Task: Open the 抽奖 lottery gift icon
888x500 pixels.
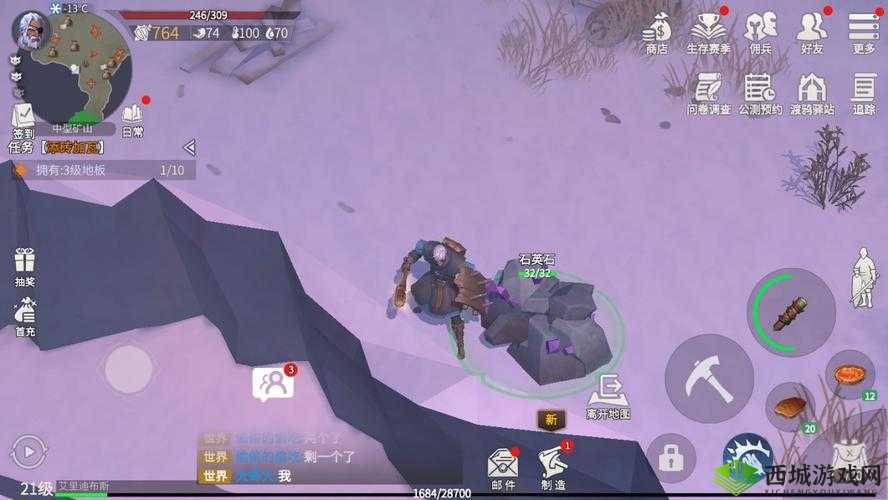Action: pyautogui.click(x=25, y=267)
